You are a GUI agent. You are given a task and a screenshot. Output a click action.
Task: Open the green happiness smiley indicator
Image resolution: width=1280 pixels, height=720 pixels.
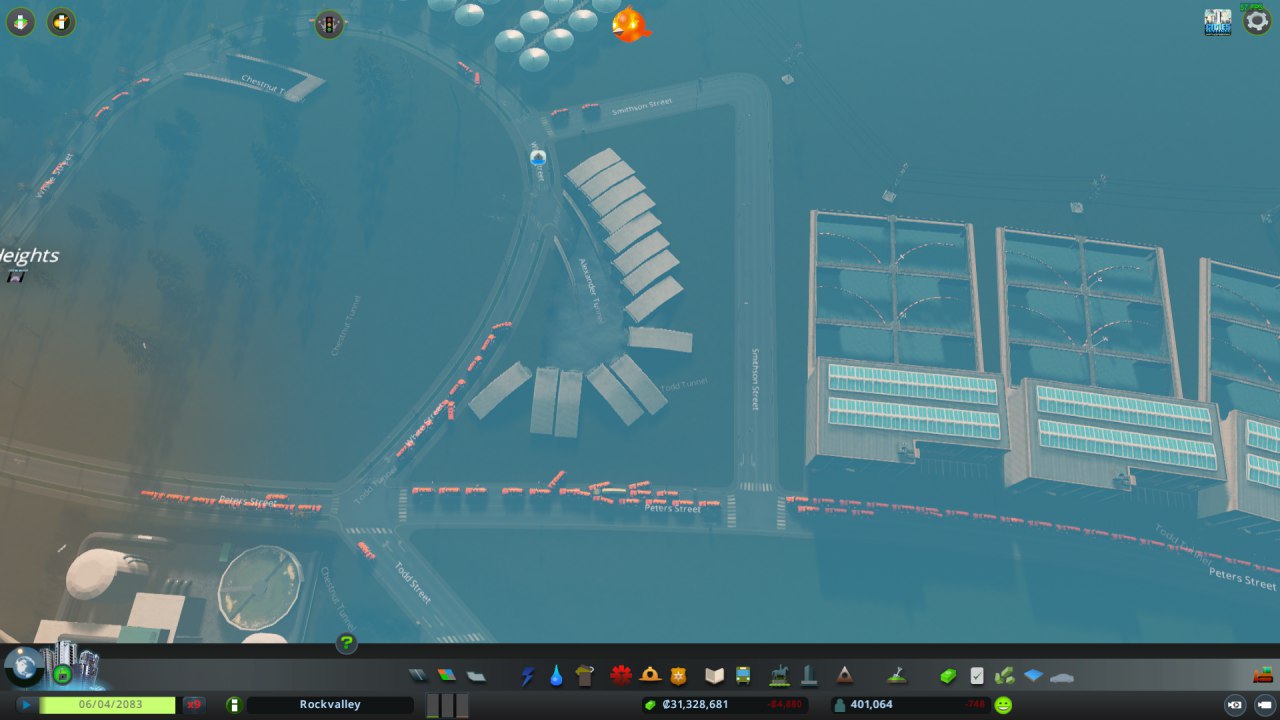(x=1003, y=705)
